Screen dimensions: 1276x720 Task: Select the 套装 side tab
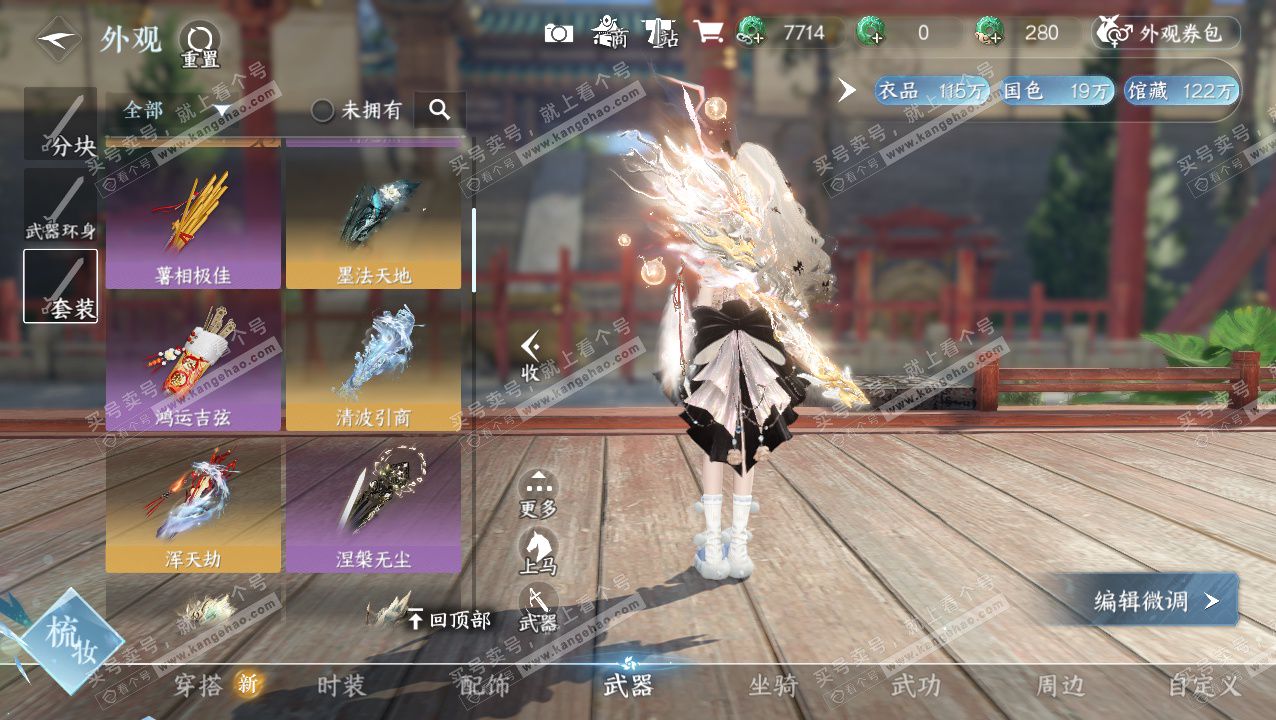click(61, 286)
